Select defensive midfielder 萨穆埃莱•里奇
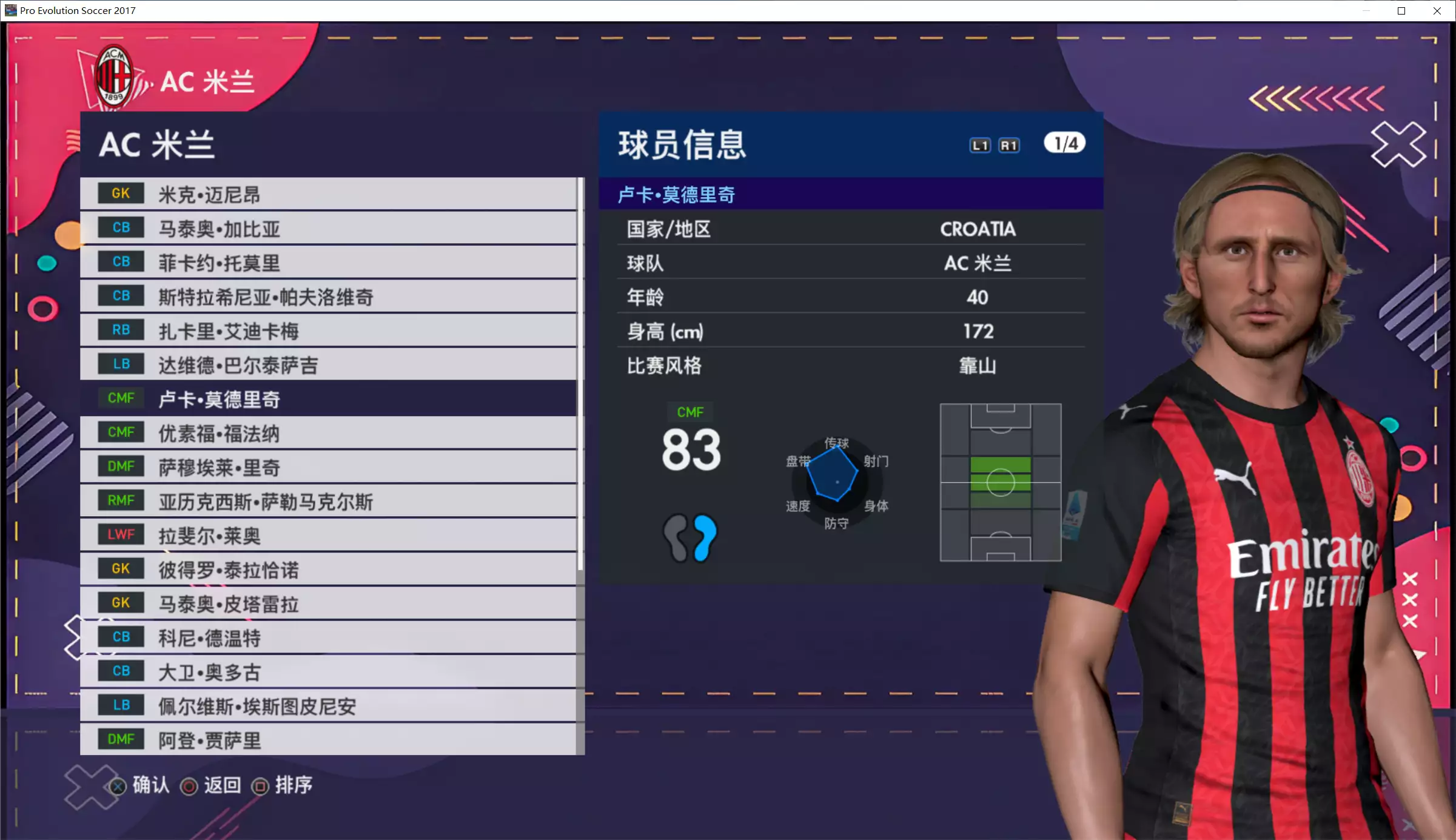 click(327, 467)
